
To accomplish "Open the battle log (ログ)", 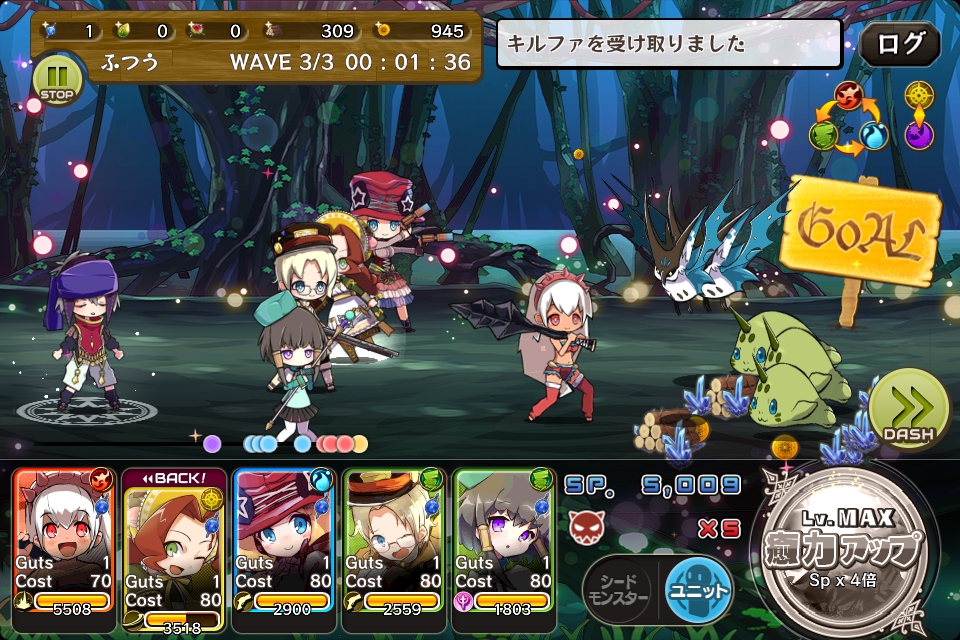I will pyautogui.click(x=899, y=44).
